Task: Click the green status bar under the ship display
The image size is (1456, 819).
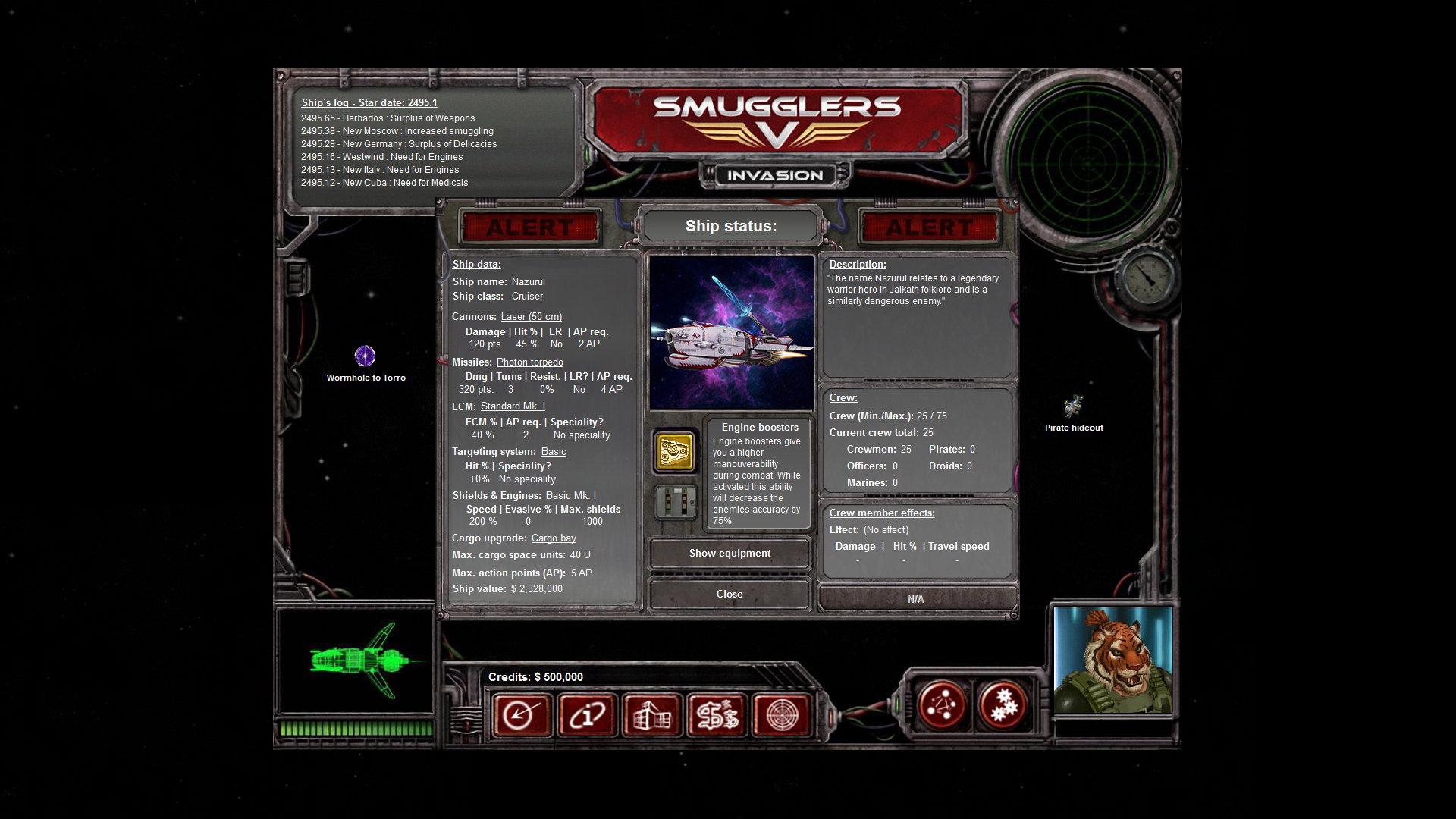Action: tap(356, 727)
